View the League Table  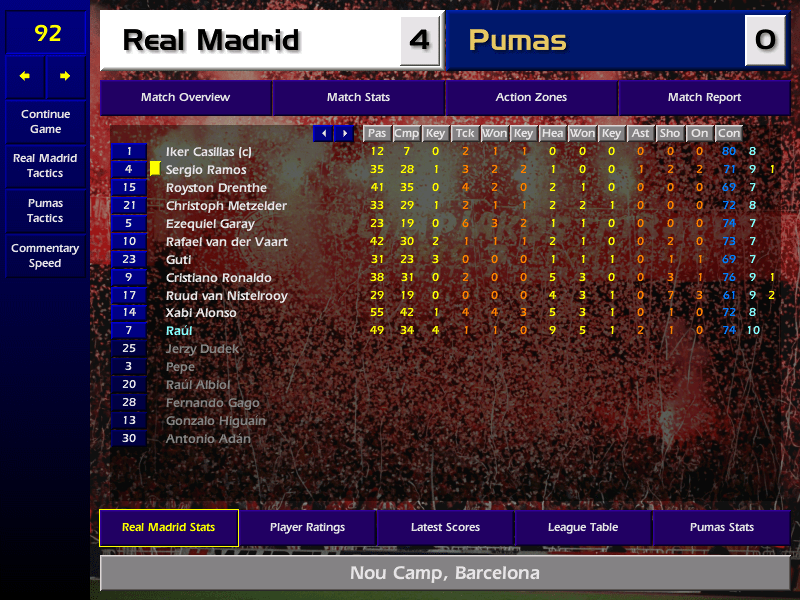(x=583, y=527)
